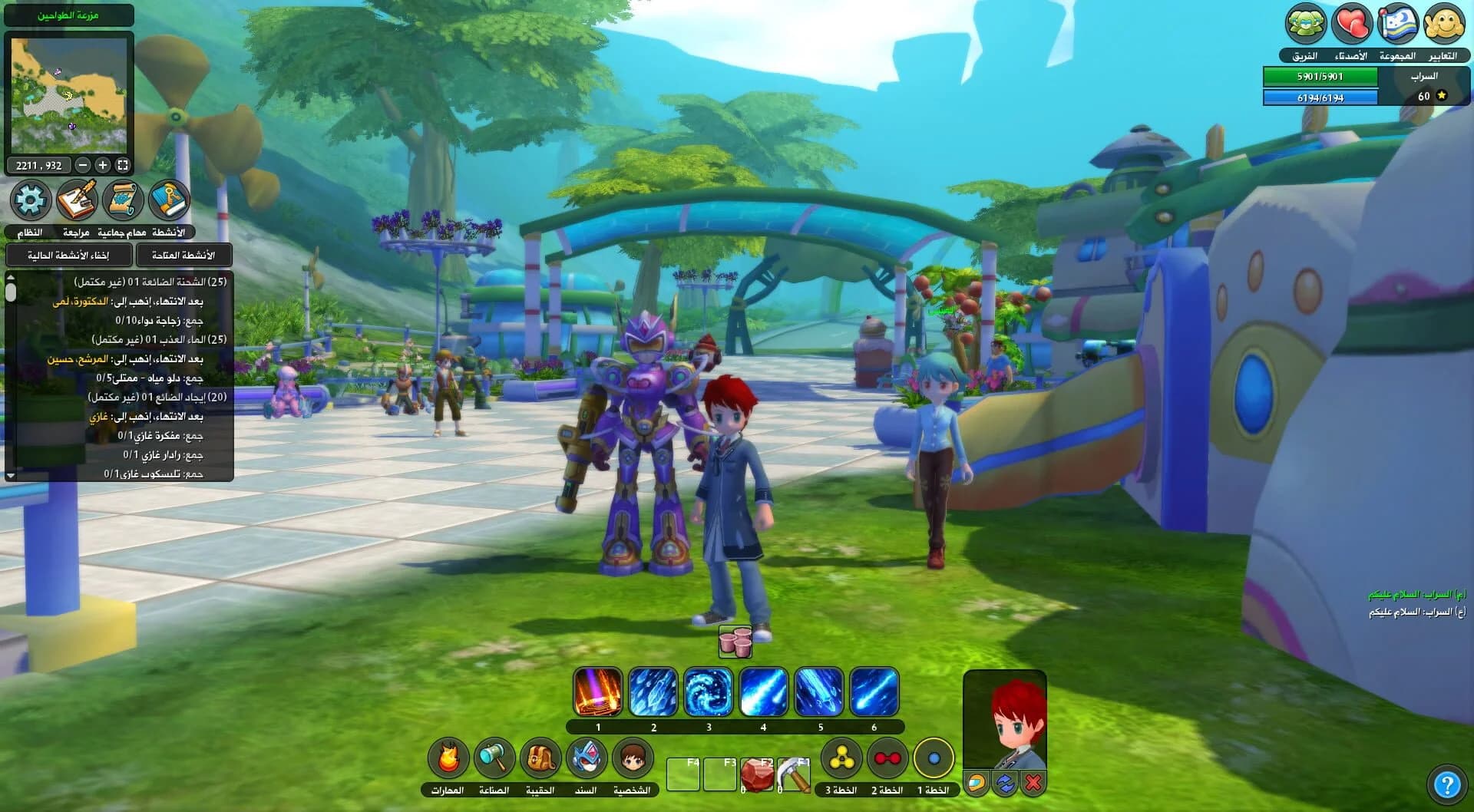Open the الصناعة crafting hammer icon
Image resolution: width=1474 pixels, height=812 pixels.
[x=494, y=758]
